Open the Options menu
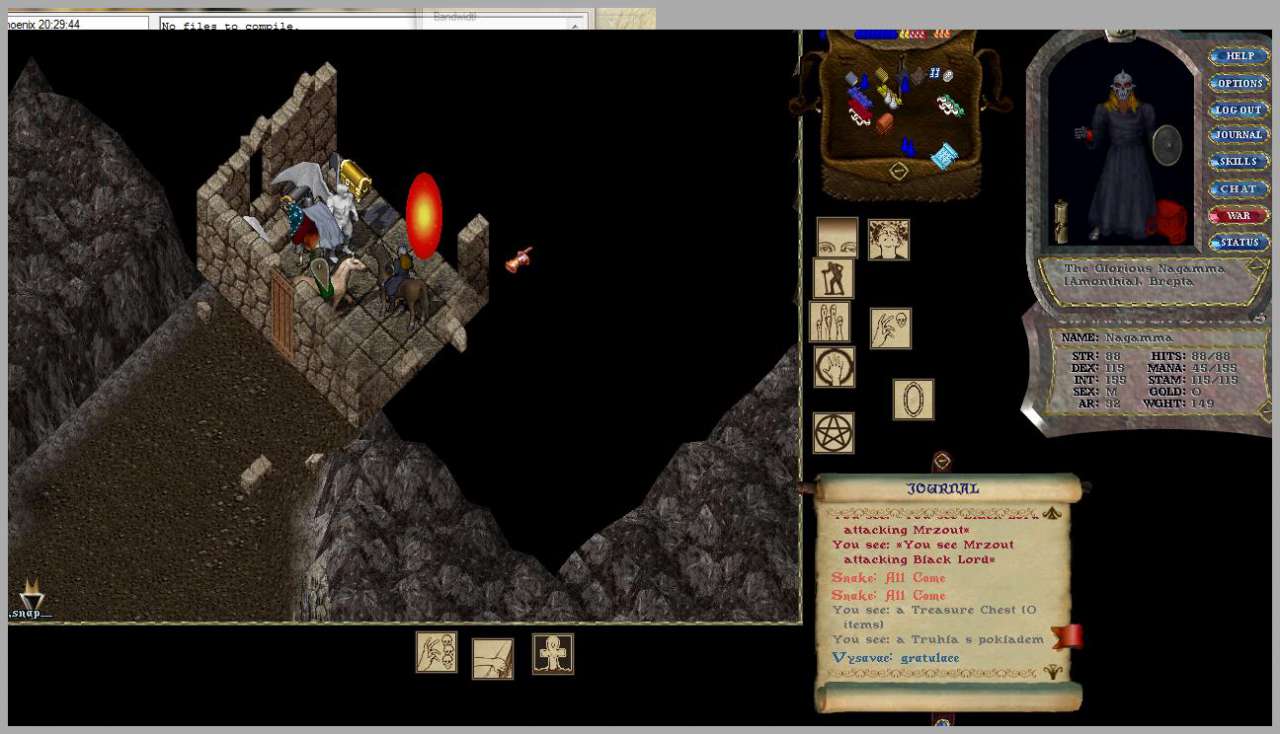The image size is (1280, 734). point(1239,84)
